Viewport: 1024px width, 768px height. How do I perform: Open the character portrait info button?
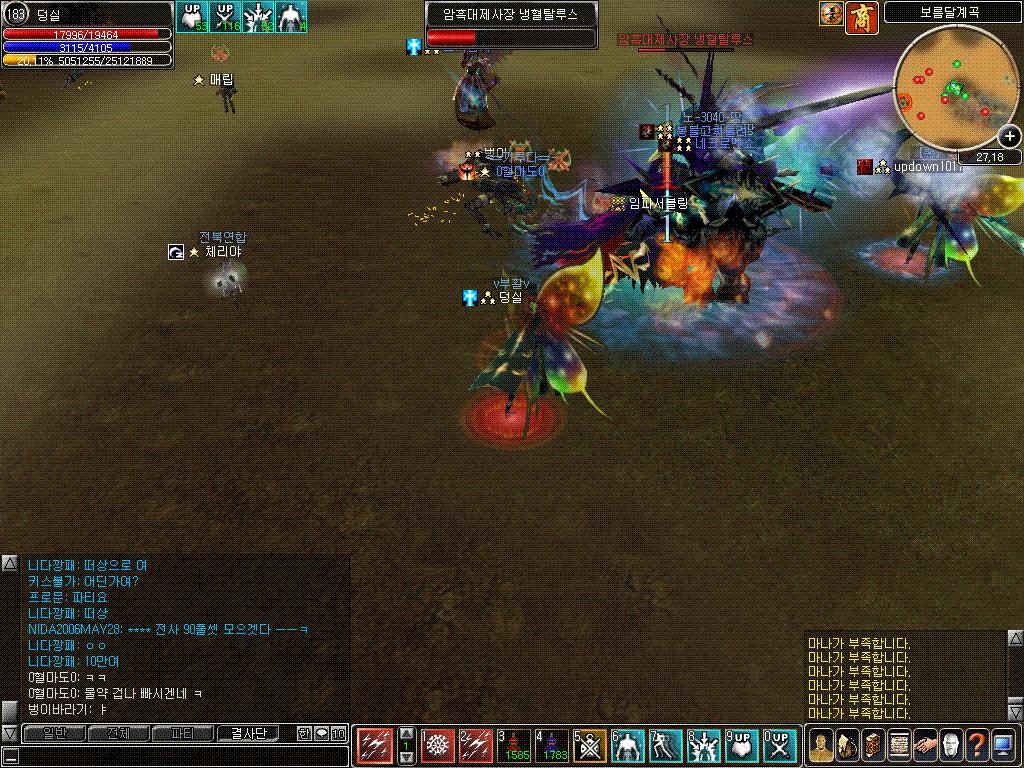click(821, 745)
